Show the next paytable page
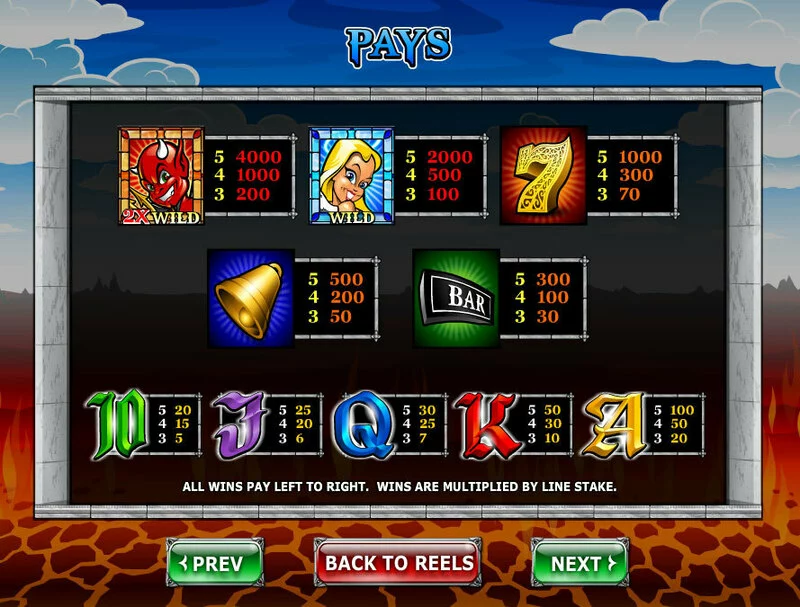 [579, 563]
